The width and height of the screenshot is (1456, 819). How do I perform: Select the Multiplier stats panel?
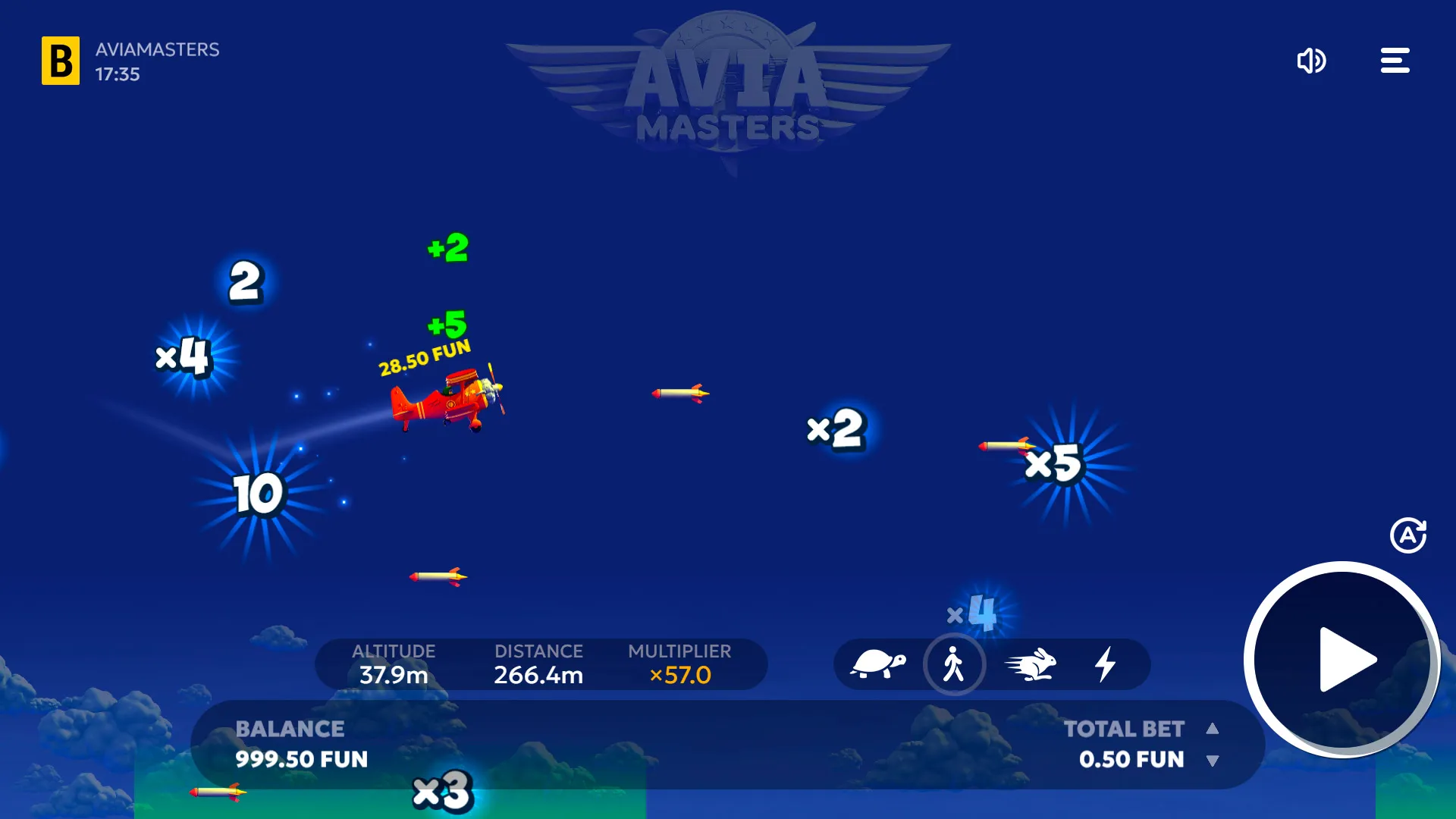(x=679, y=664)
